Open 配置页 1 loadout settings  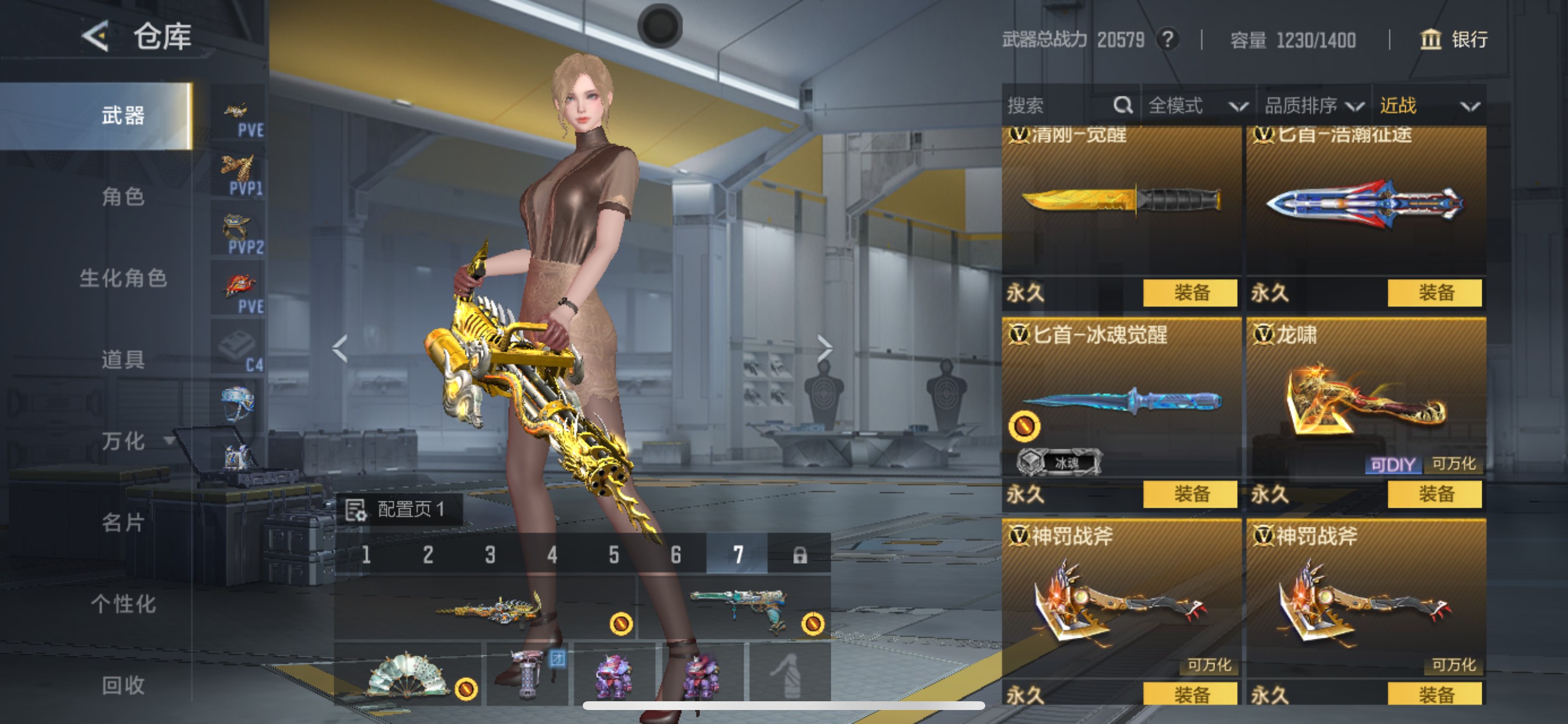coord(398,509)
